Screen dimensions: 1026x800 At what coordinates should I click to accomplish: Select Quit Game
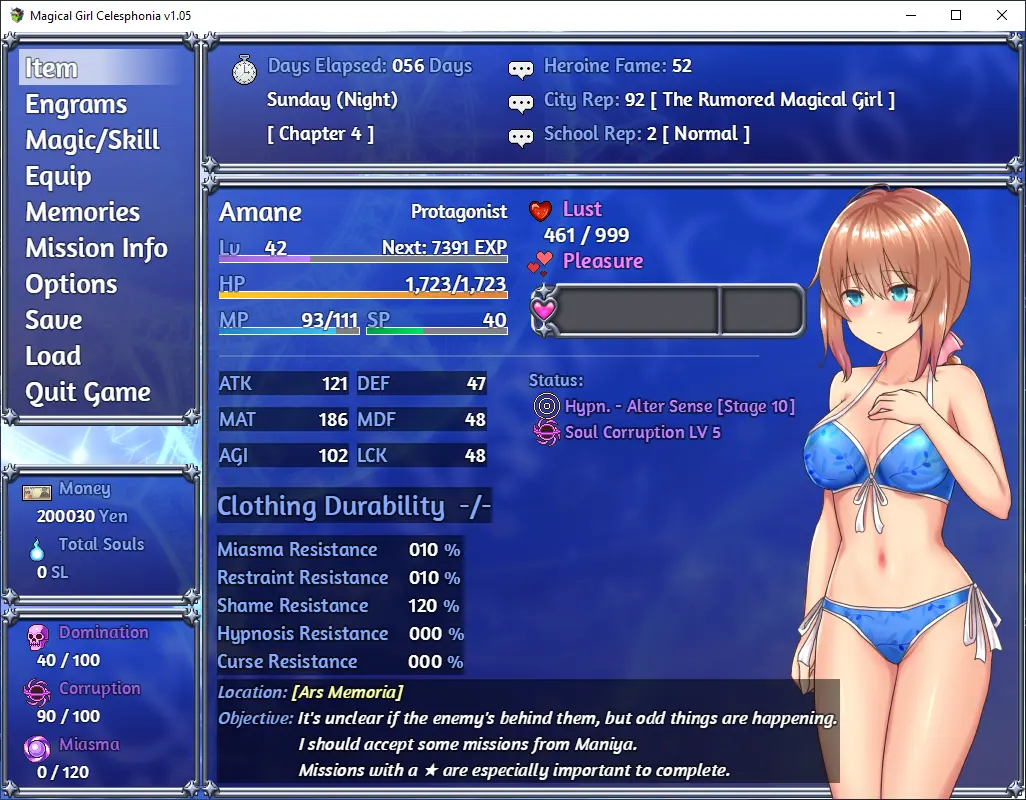coord(88,392)
